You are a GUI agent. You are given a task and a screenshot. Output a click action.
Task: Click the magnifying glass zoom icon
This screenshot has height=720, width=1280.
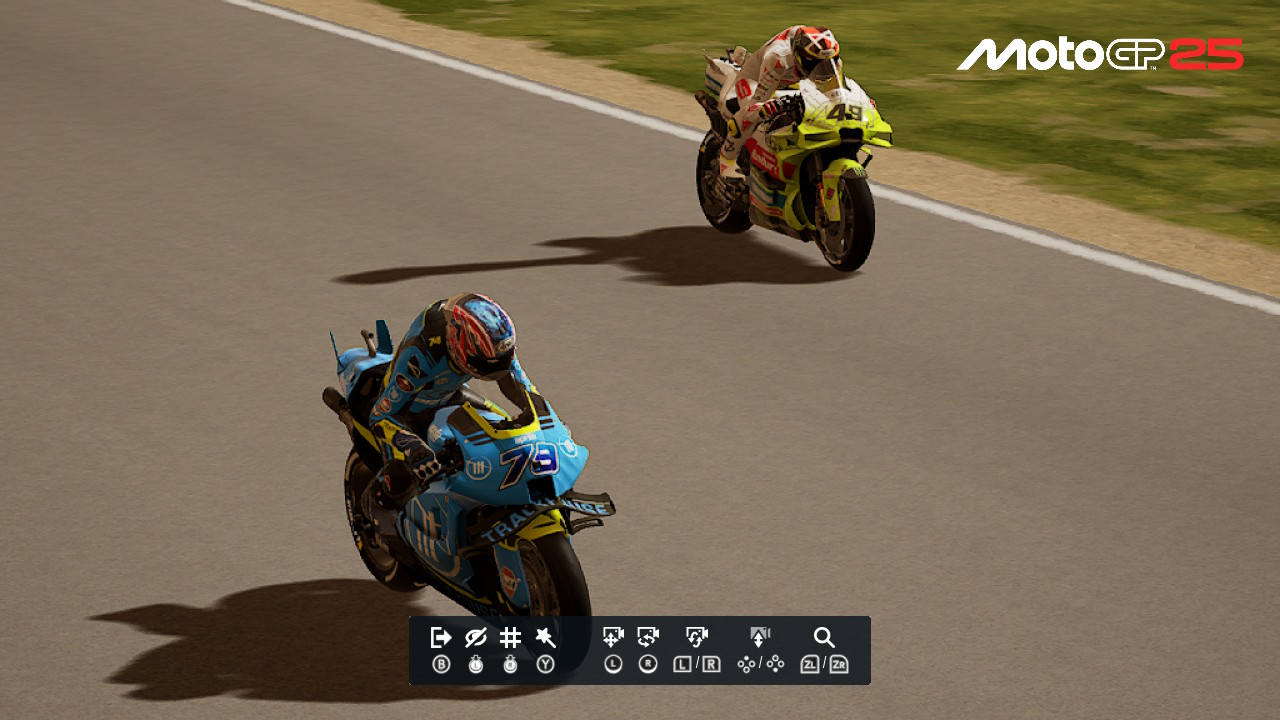pos(824,638)
